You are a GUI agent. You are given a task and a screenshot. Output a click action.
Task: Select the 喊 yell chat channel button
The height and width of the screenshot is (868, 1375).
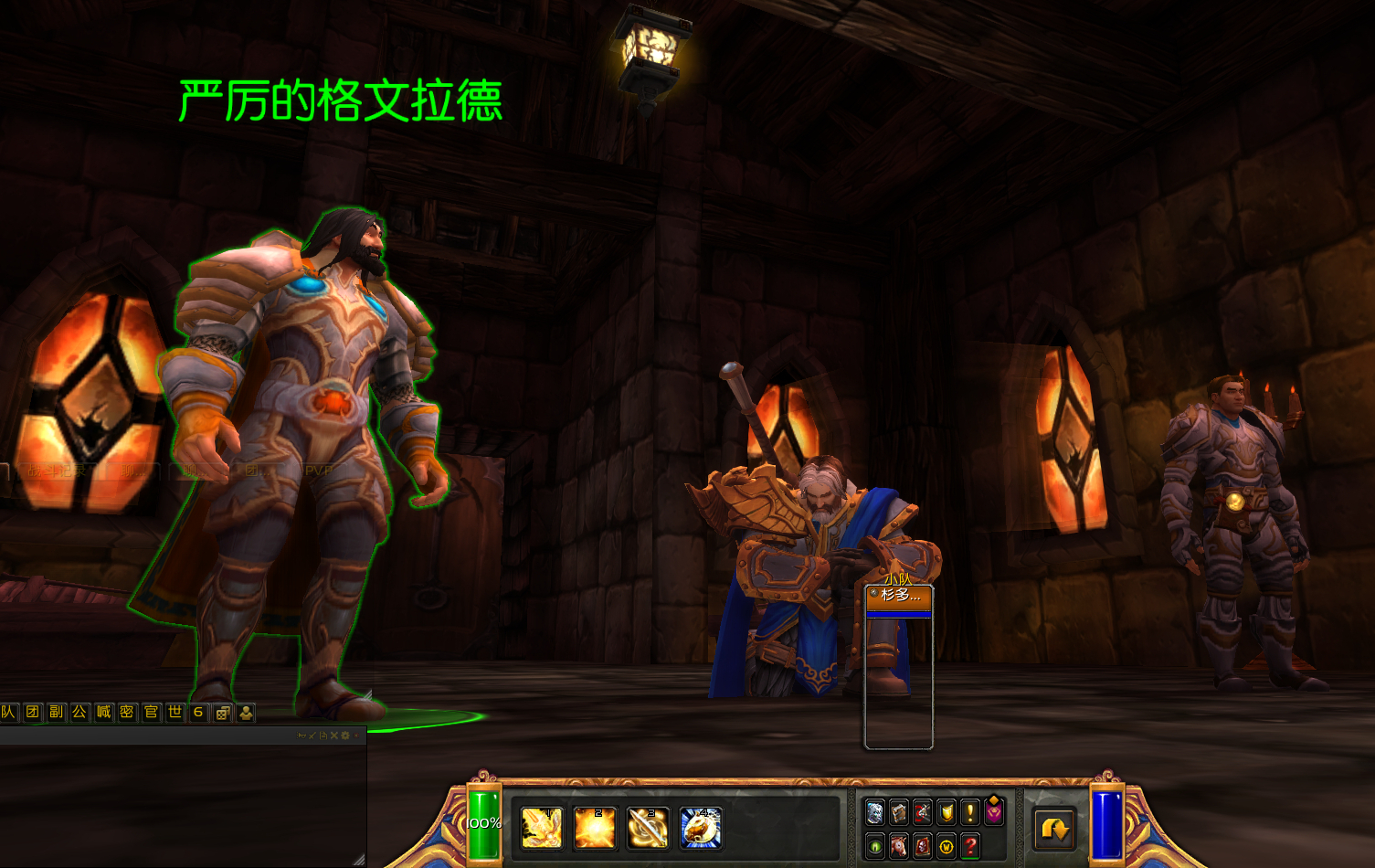tap(104, 712)
